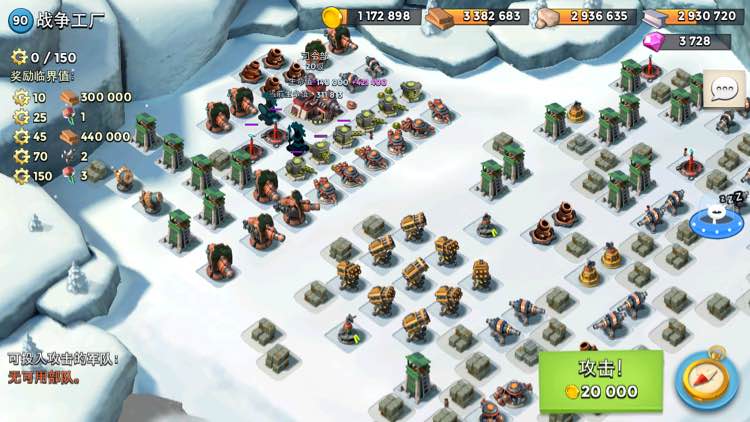Open the purple diamond shop counter

(x=691, y=41)
